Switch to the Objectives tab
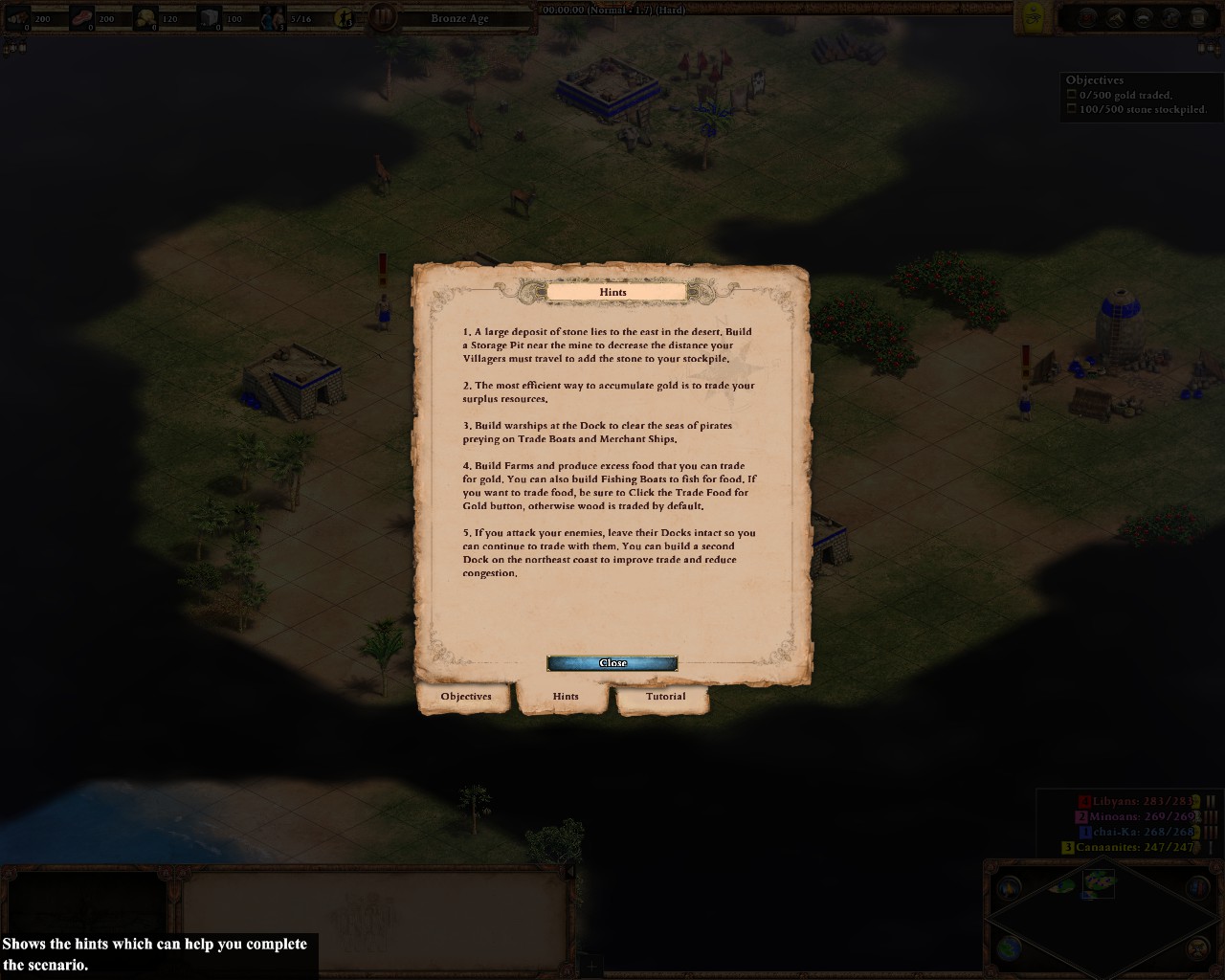The image size is (1225, 980). [x=466, y=697]
